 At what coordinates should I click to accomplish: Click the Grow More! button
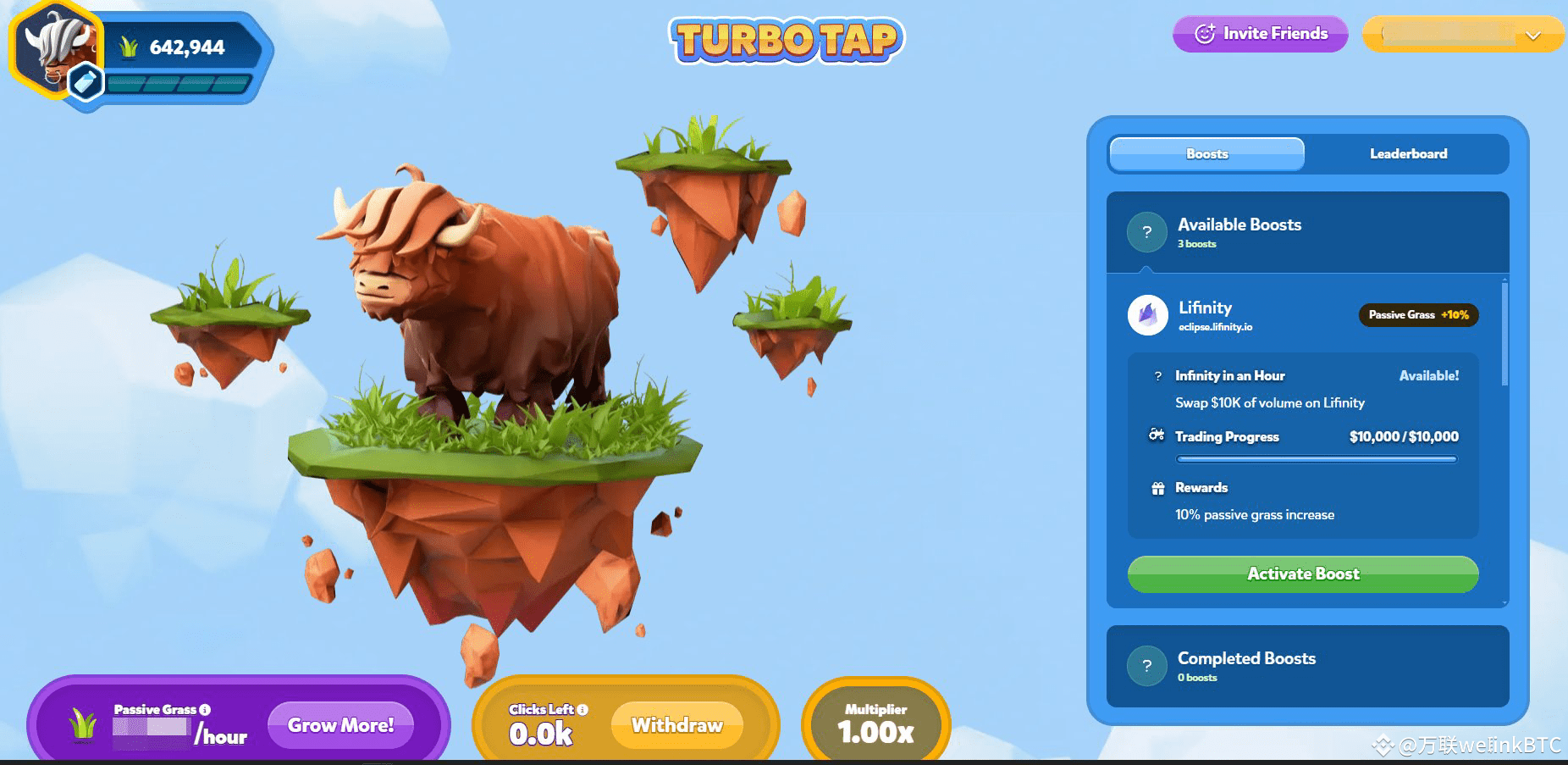tap(340, 724)
